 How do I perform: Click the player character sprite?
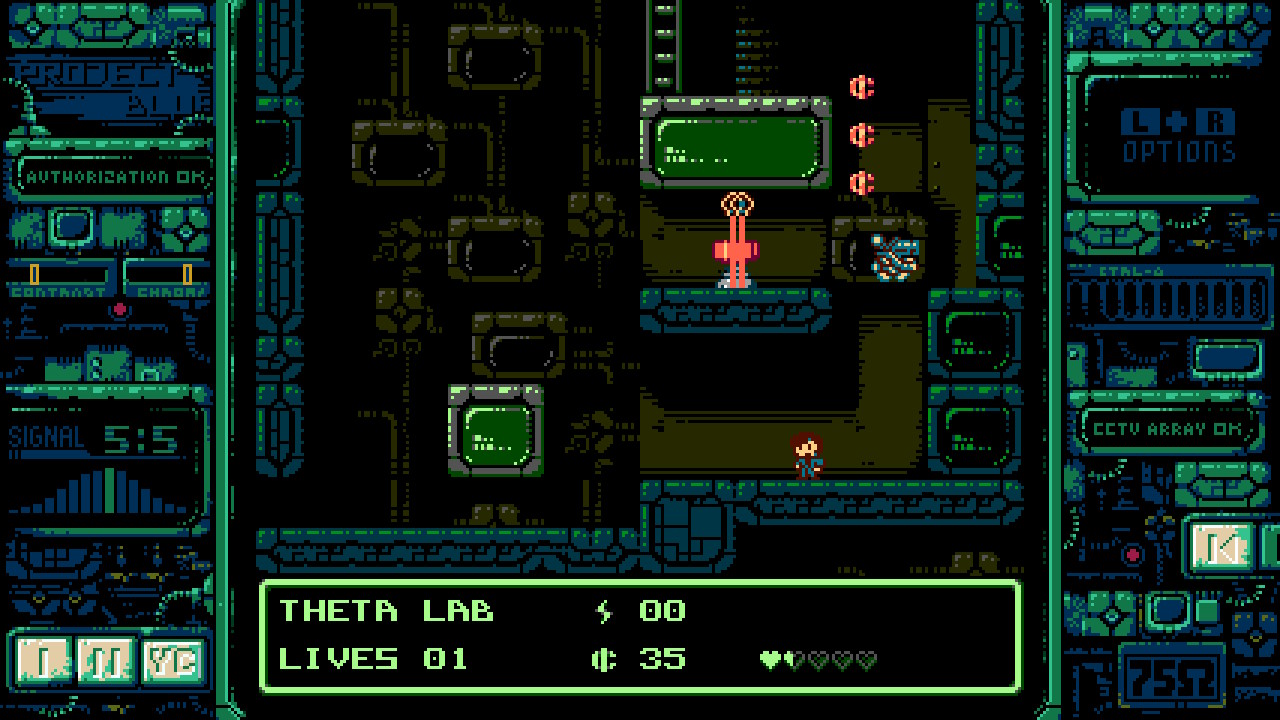pos(806,455)
